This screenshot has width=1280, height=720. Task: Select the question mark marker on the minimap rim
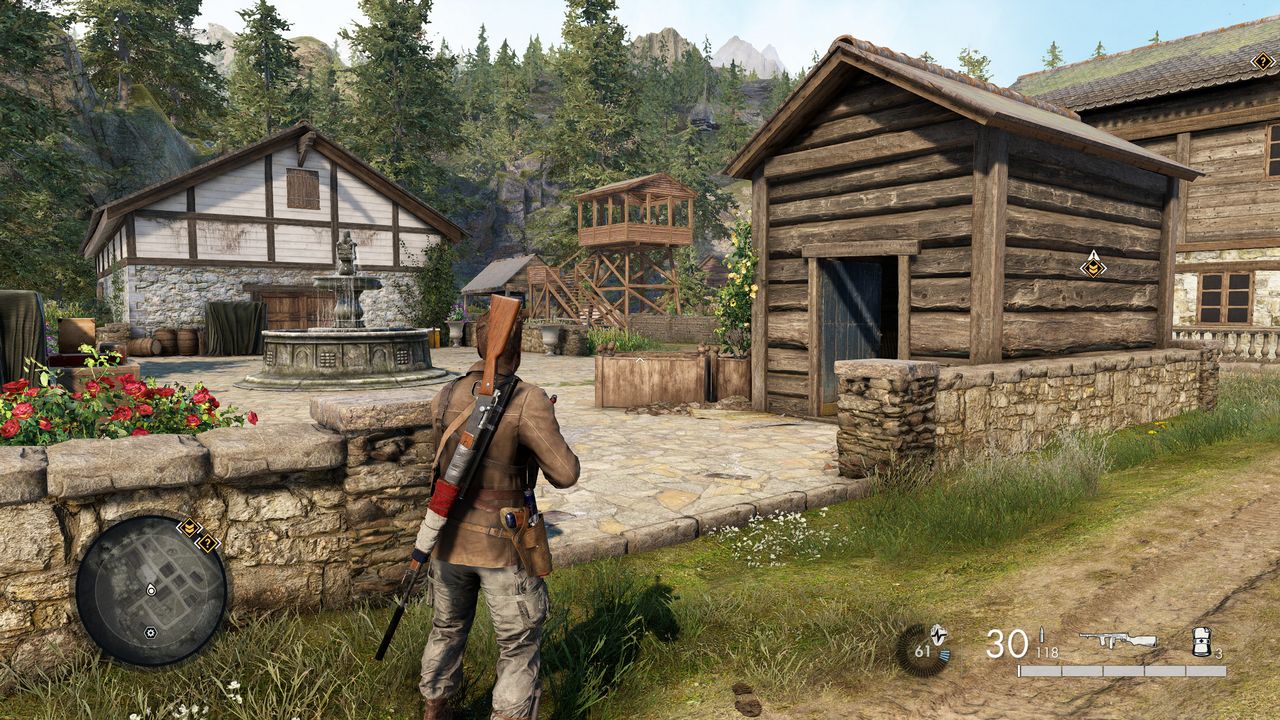(x=207, y=543)
